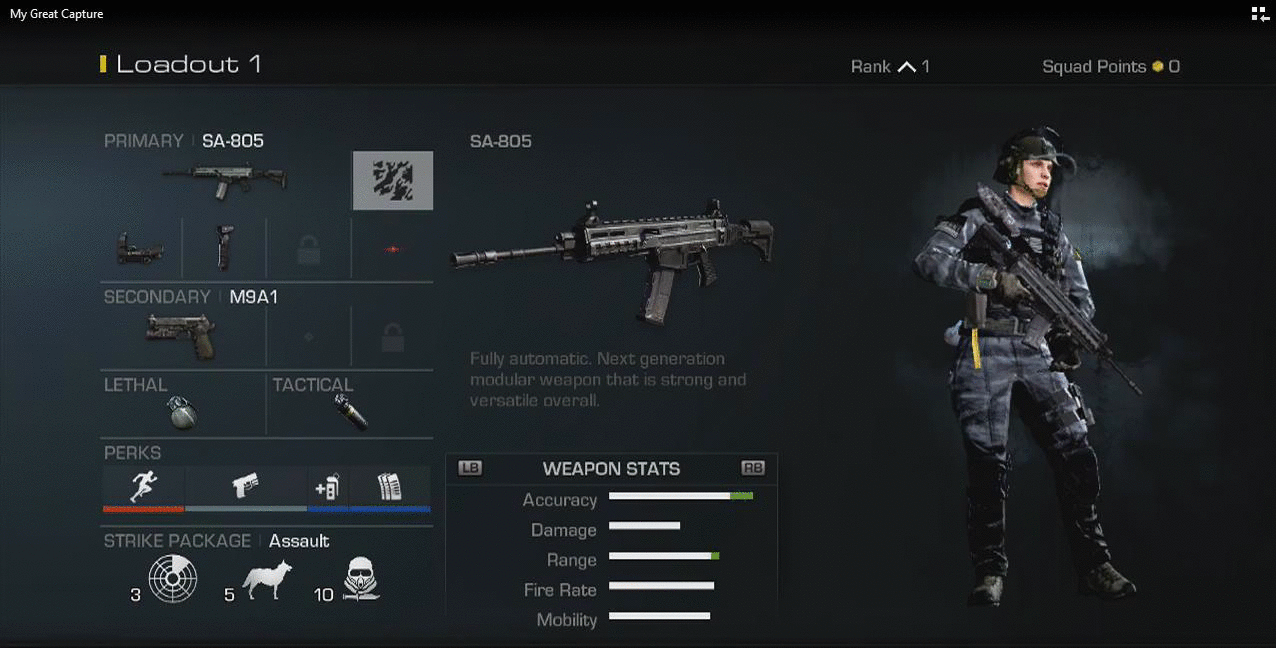
Task: Select the pistol perk icon
Action: [x=246, y=487]
